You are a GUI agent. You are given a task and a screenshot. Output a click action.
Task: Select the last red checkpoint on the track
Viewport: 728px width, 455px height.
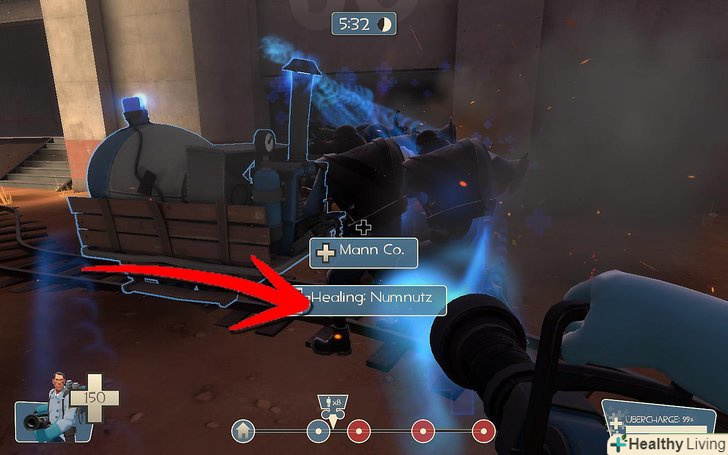click(x=484, y=432)
